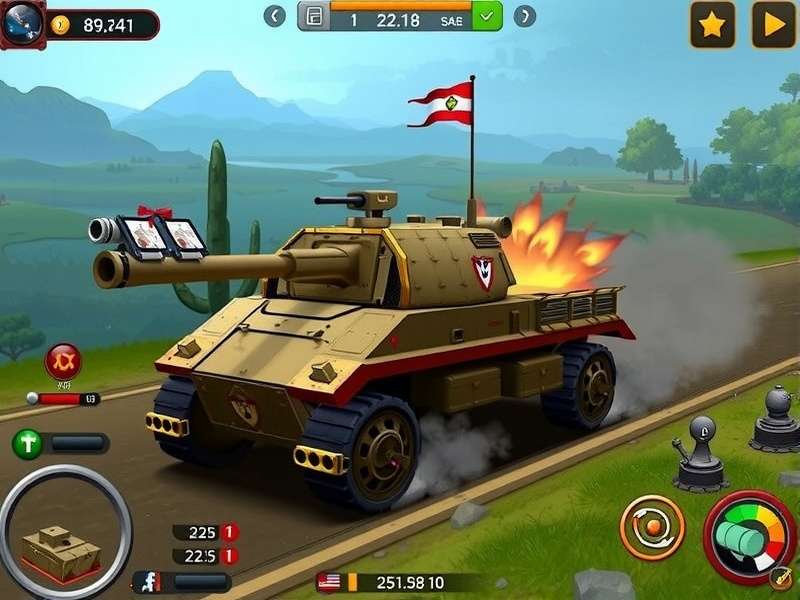800x600 pixels.
Task: Open the document icon in the top bar
Action: (x=314, y=16)
